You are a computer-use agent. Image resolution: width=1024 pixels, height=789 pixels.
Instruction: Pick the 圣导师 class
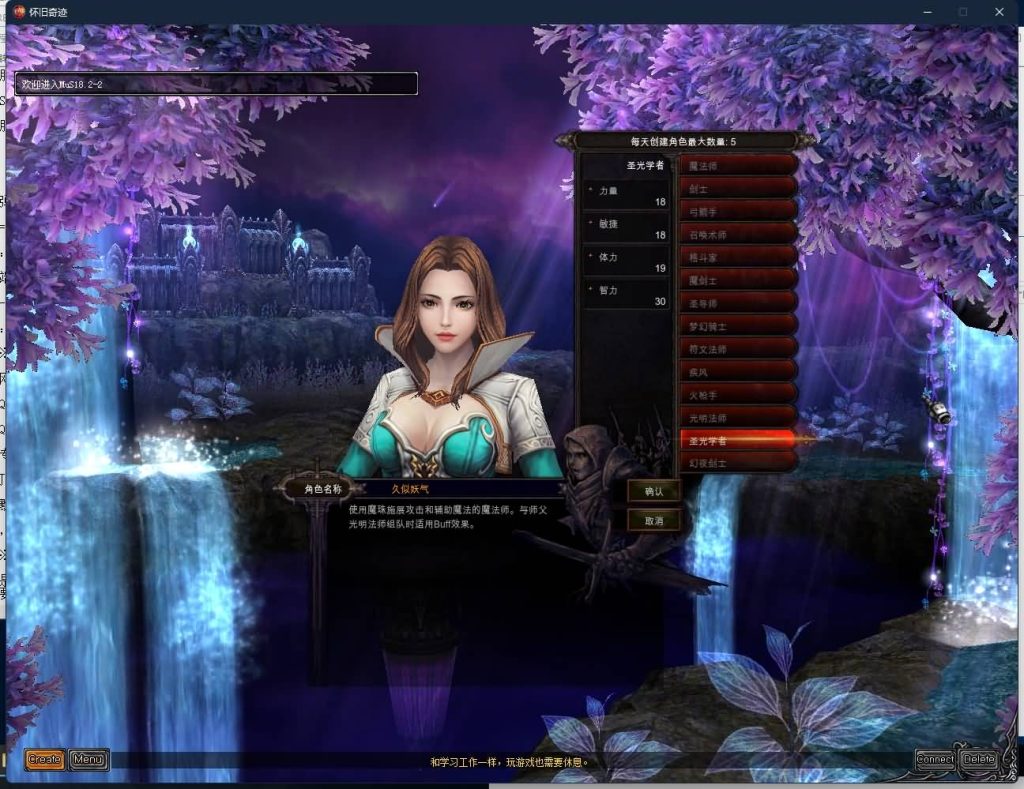pos(738,303)
